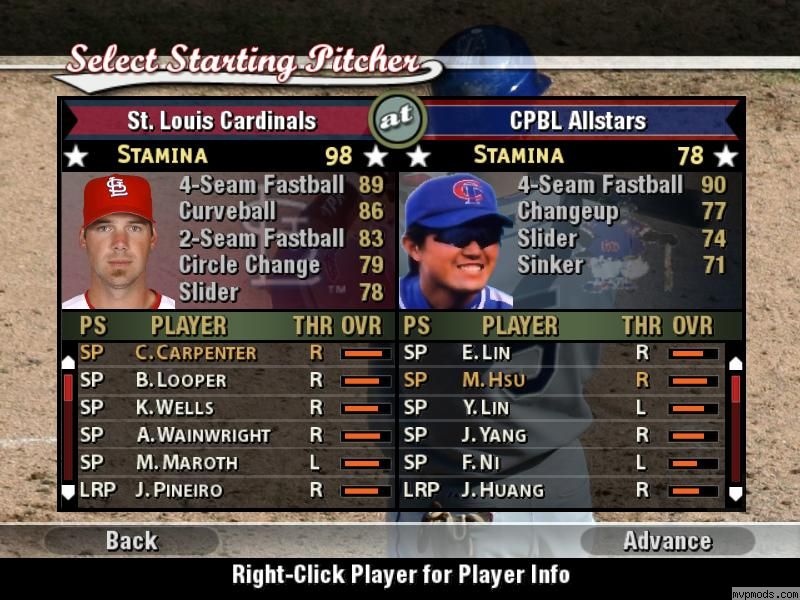Pick K. Wells as the starter
800x600 pixels.
(x=175, y=407)
